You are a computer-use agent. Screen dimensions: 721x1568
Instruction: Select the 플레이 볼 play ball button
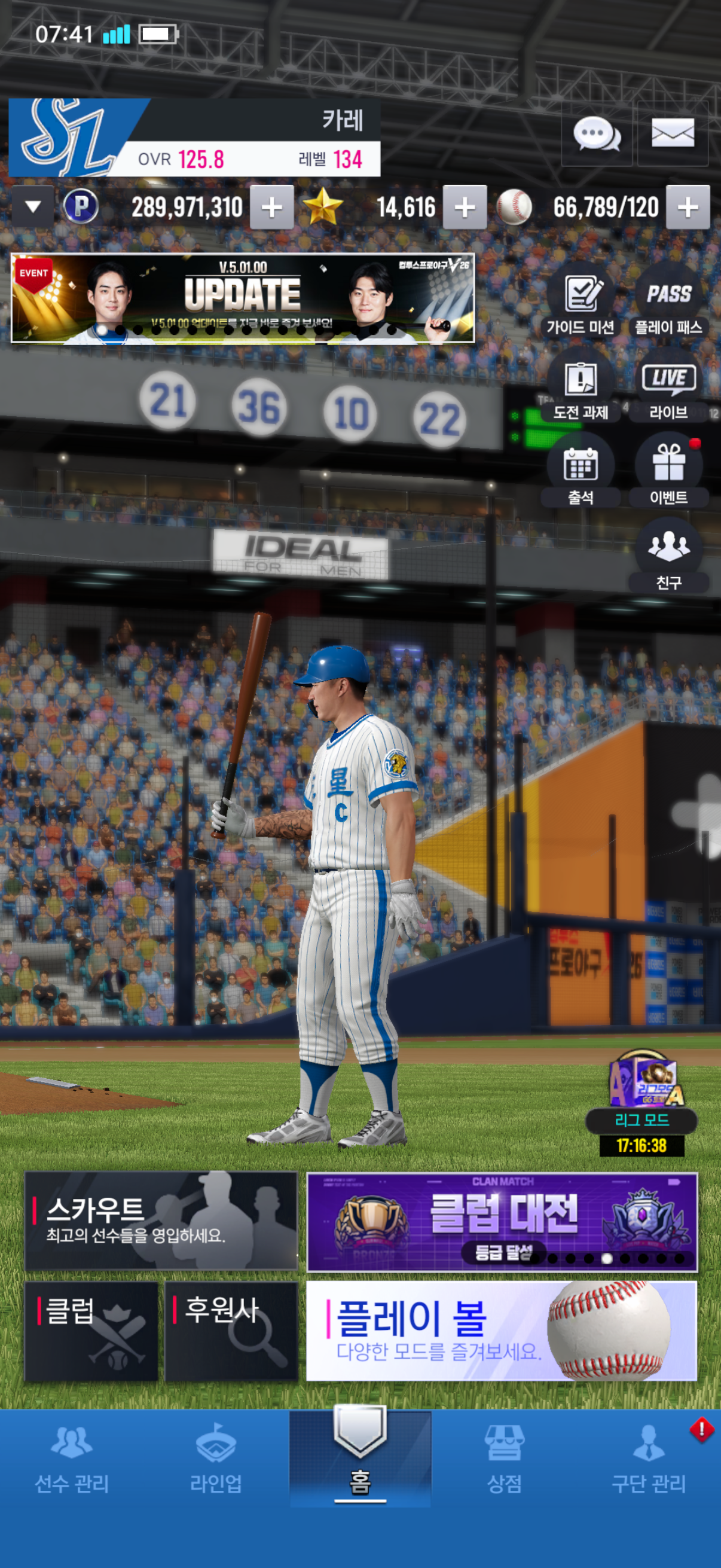502,1331
